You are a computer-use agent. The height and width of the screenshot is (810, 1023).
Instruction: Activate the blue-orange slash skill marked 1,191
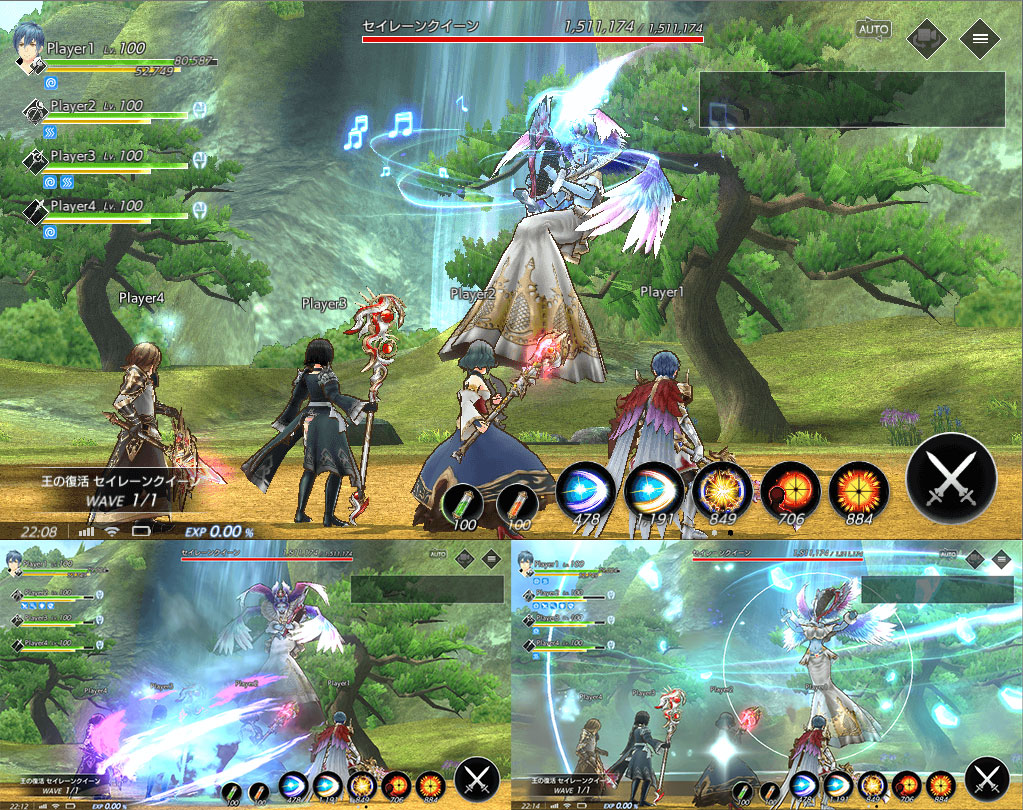coord(653,491)
